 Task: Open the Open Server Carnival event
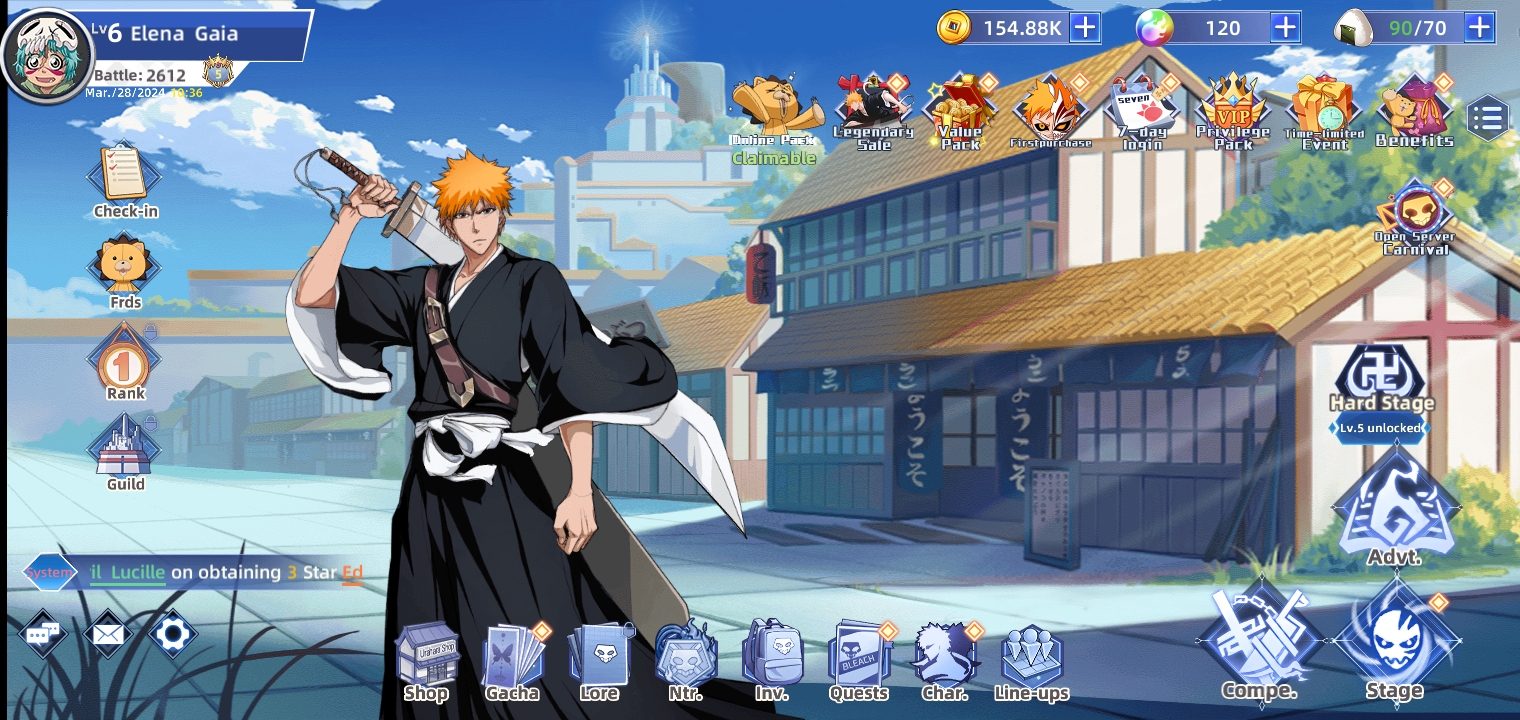(1415, 215)
